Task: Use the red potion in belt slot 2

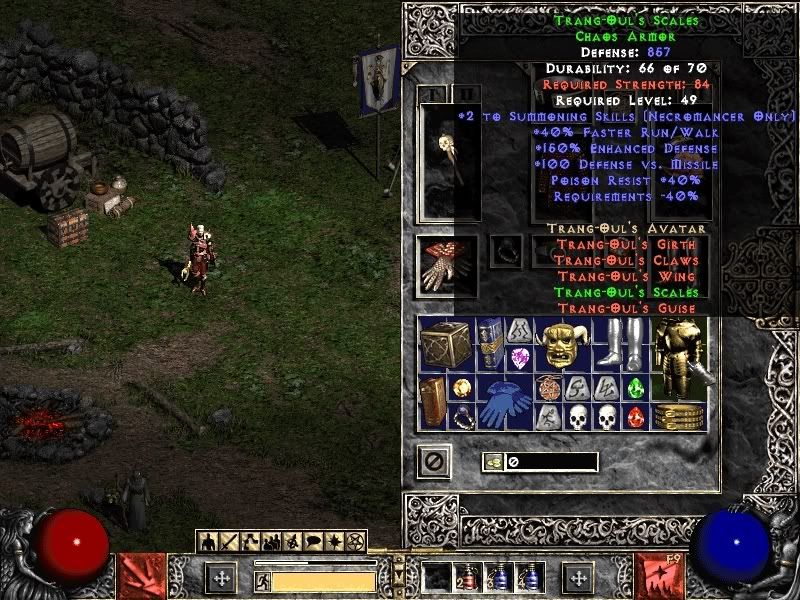Action: (x=463, y=578)
